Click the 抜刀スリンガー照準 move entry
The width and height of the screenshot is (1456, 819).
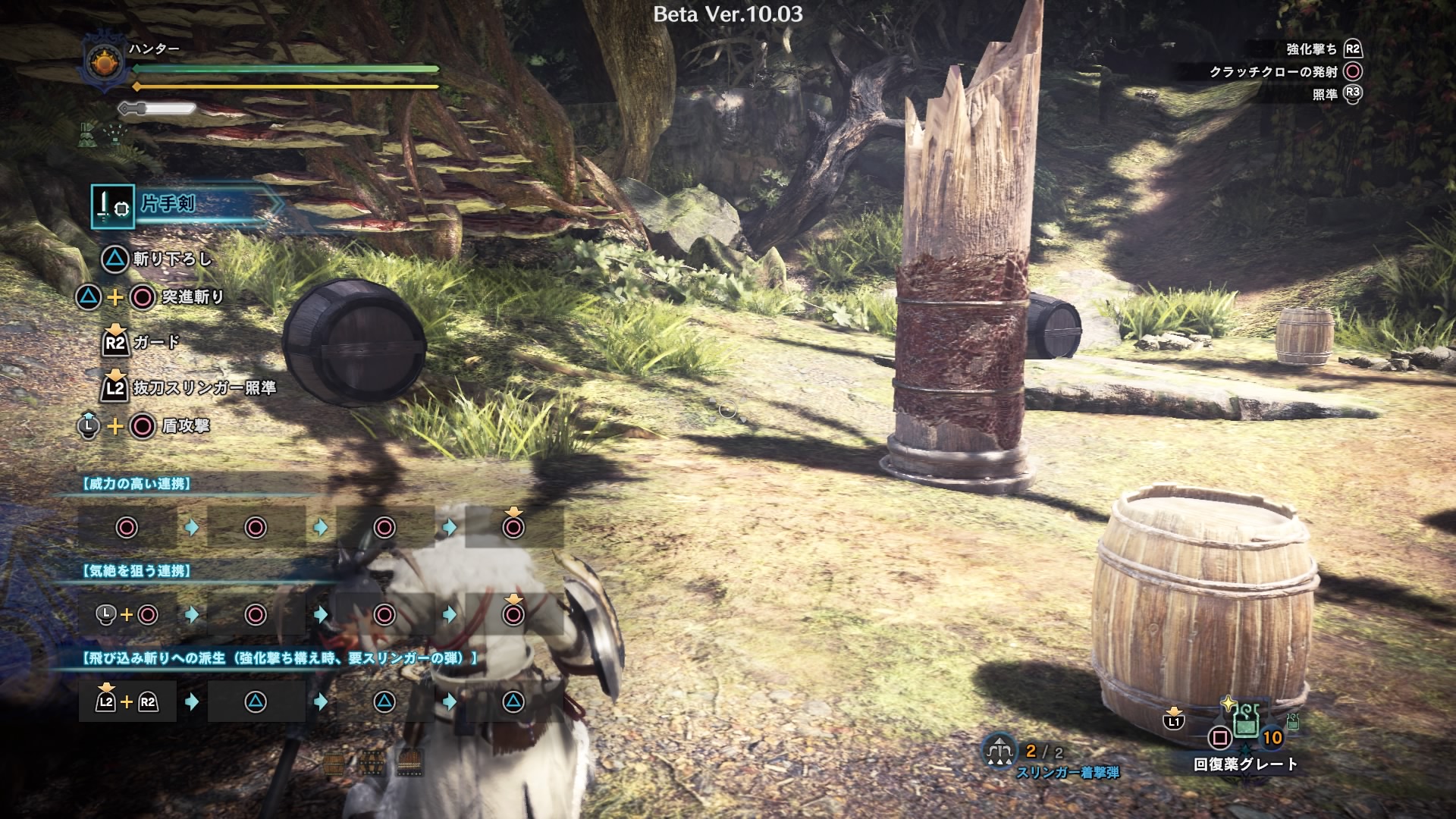204,388
